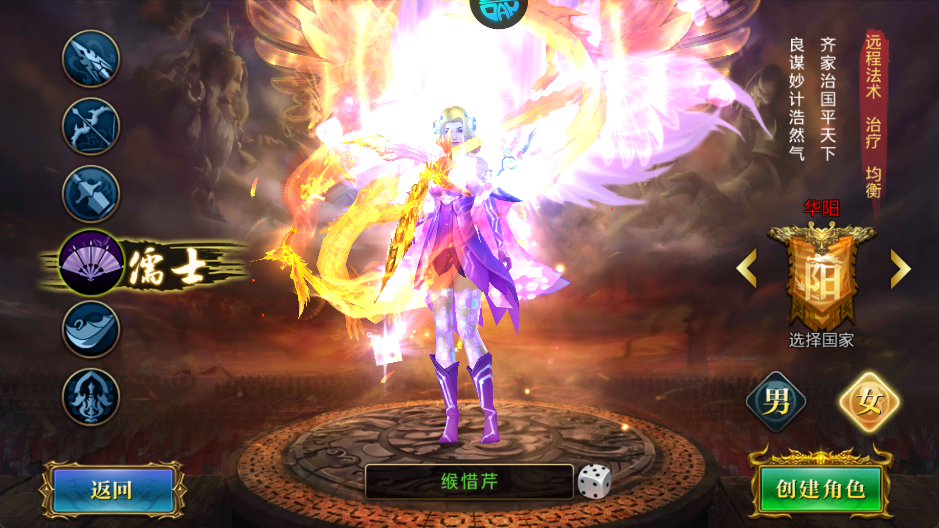Go to next country with right arrow

point(900,268)
